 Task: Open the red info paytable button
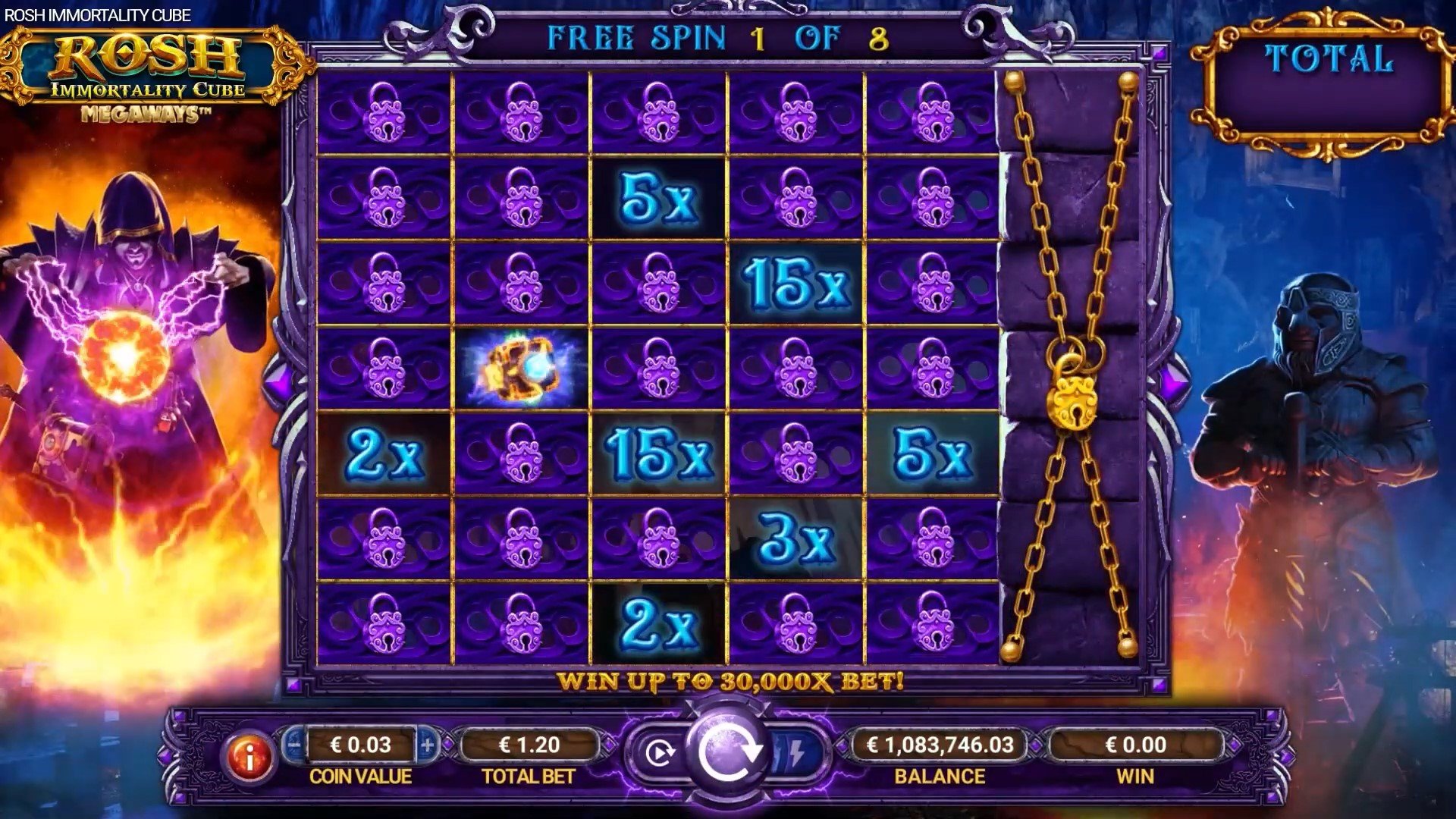pyautogui.click(x=249, y=755)
